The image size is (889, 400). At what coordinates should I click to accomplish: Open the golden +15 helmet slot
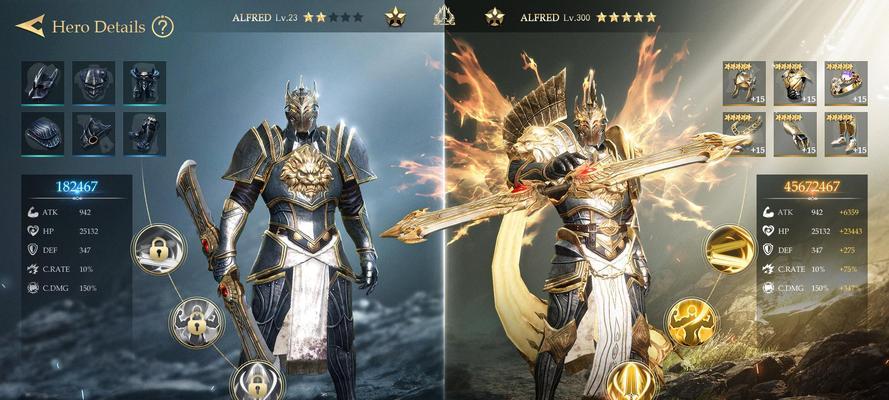coord(743,82)
